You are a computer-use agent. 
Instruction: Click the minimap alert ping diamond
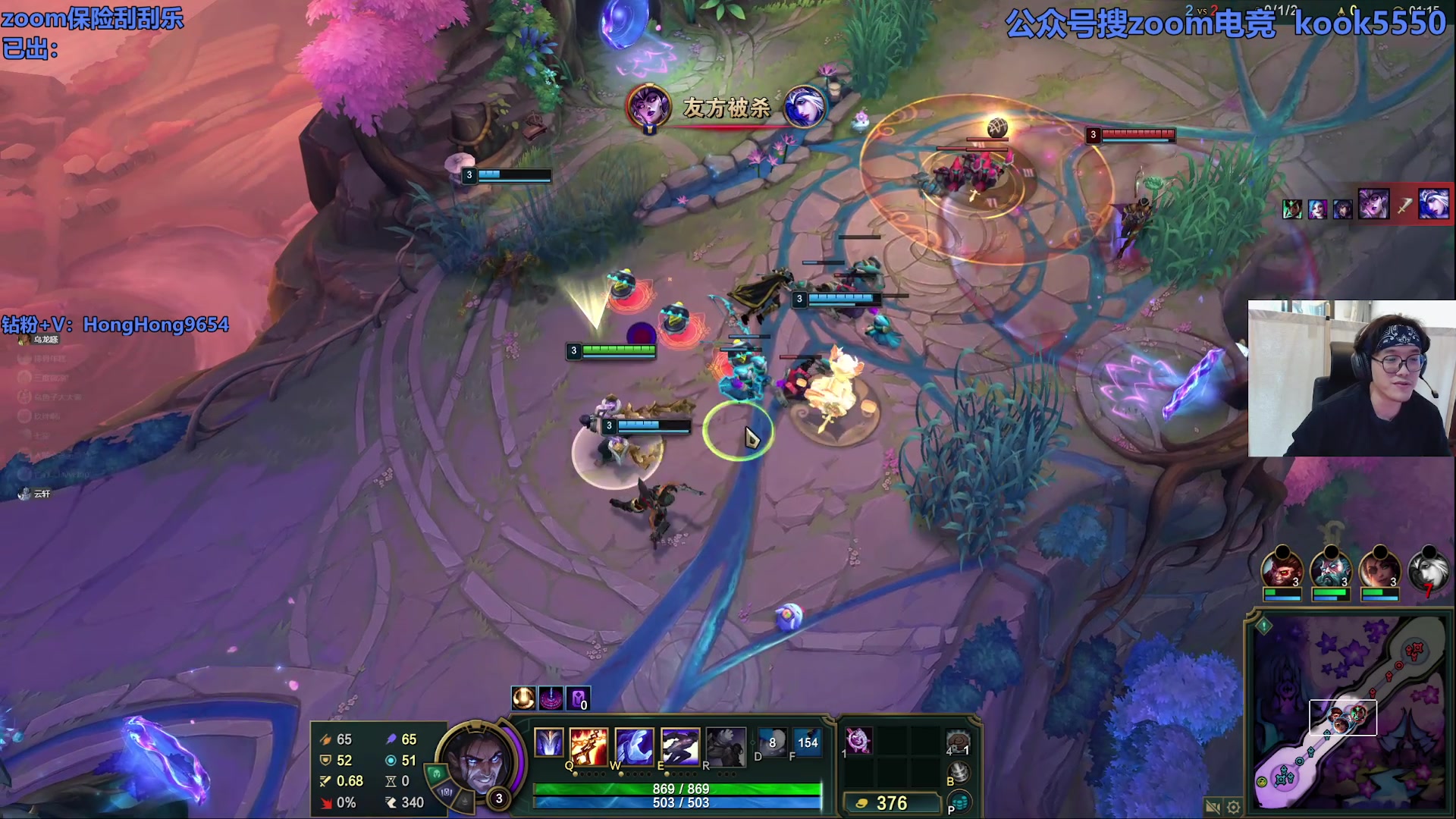pyautogui.click(x=1264, y=626)
